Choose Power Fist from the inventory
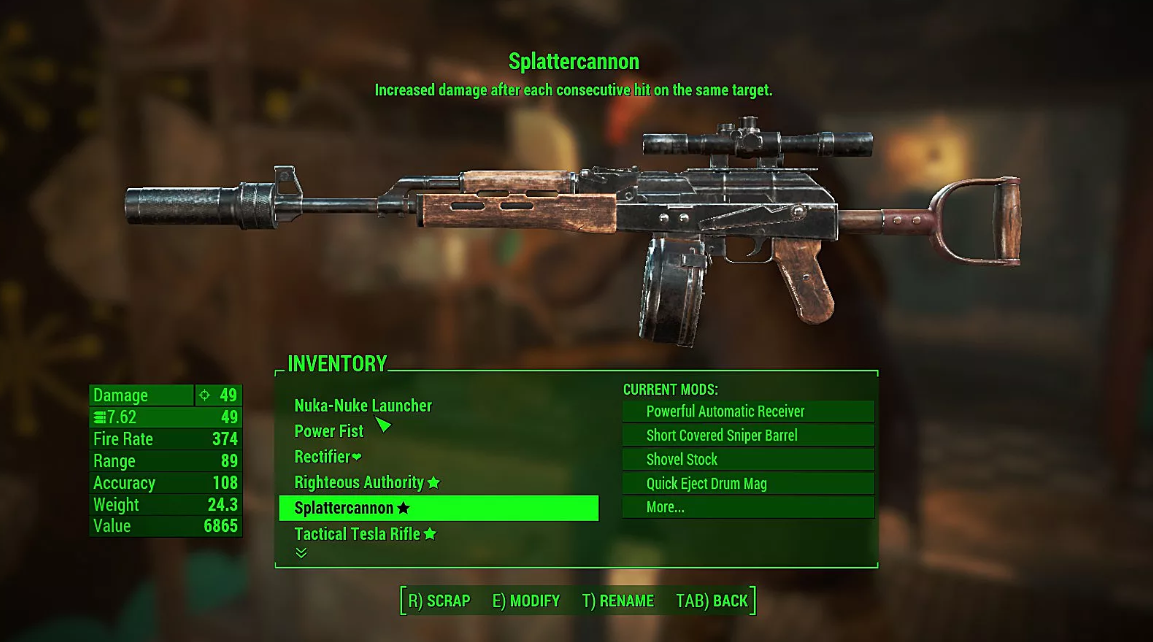The width and height of the screenshot is (1153, 642). pos(329,431)
